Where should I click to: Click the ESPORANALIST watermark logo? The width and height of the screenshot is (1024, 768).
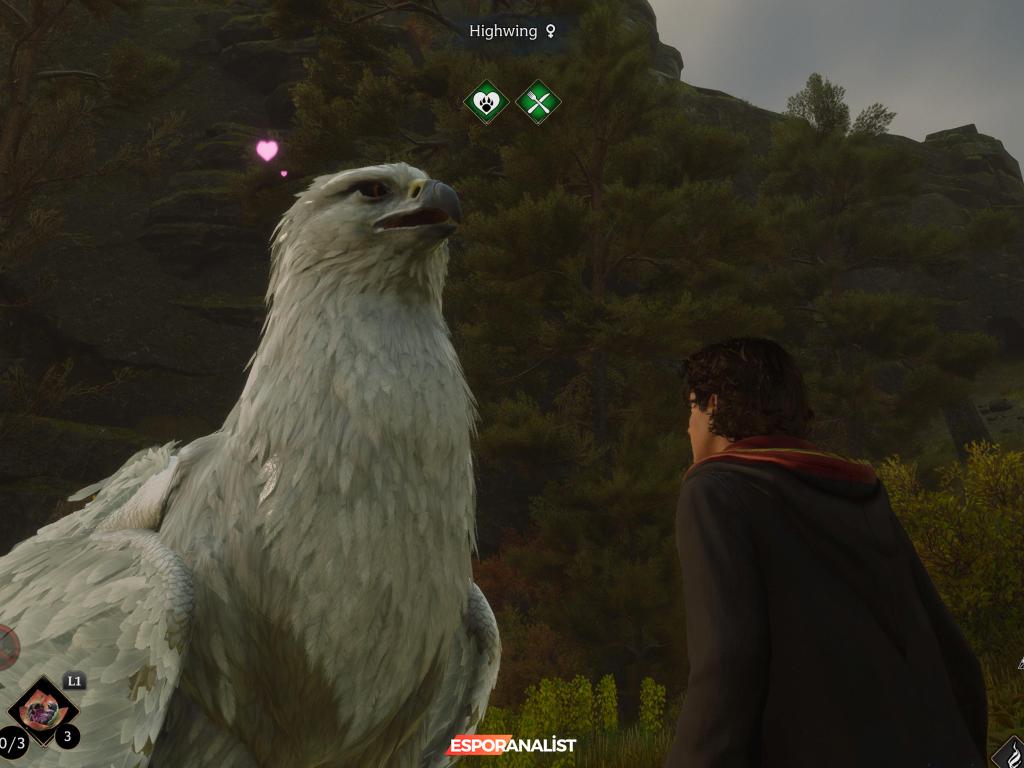(x=511, y=745)
